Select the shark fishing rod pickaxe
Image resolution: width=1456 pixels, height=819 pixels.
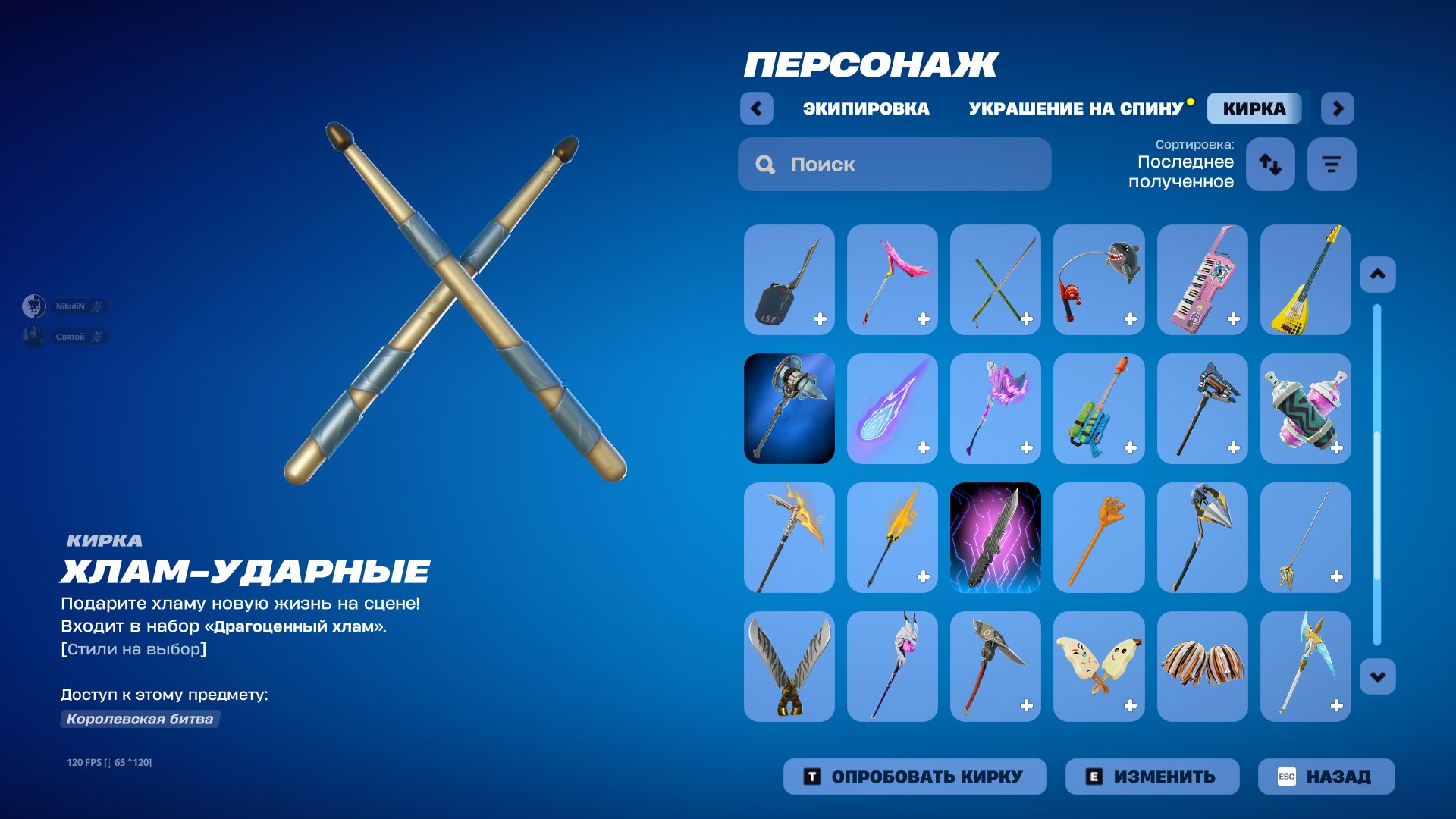coord(1099,279)
